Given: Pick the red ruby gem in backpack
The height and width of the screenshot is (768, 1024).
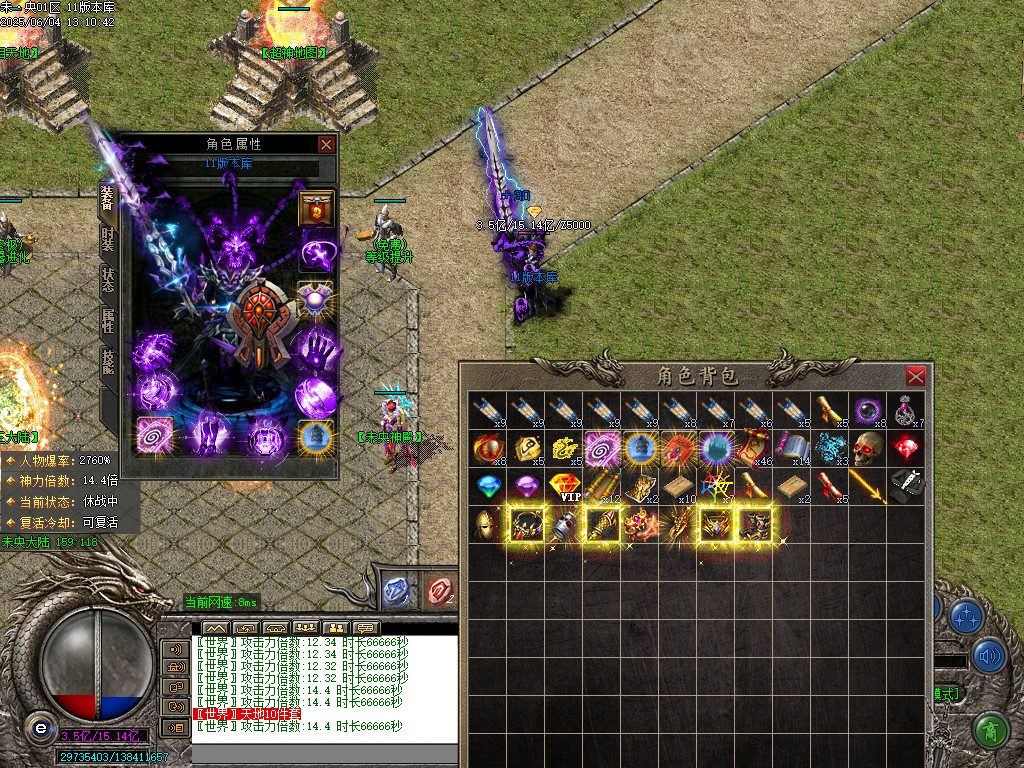Looking at the screenshot, I should pyautogui.click(x=906, y=447).
